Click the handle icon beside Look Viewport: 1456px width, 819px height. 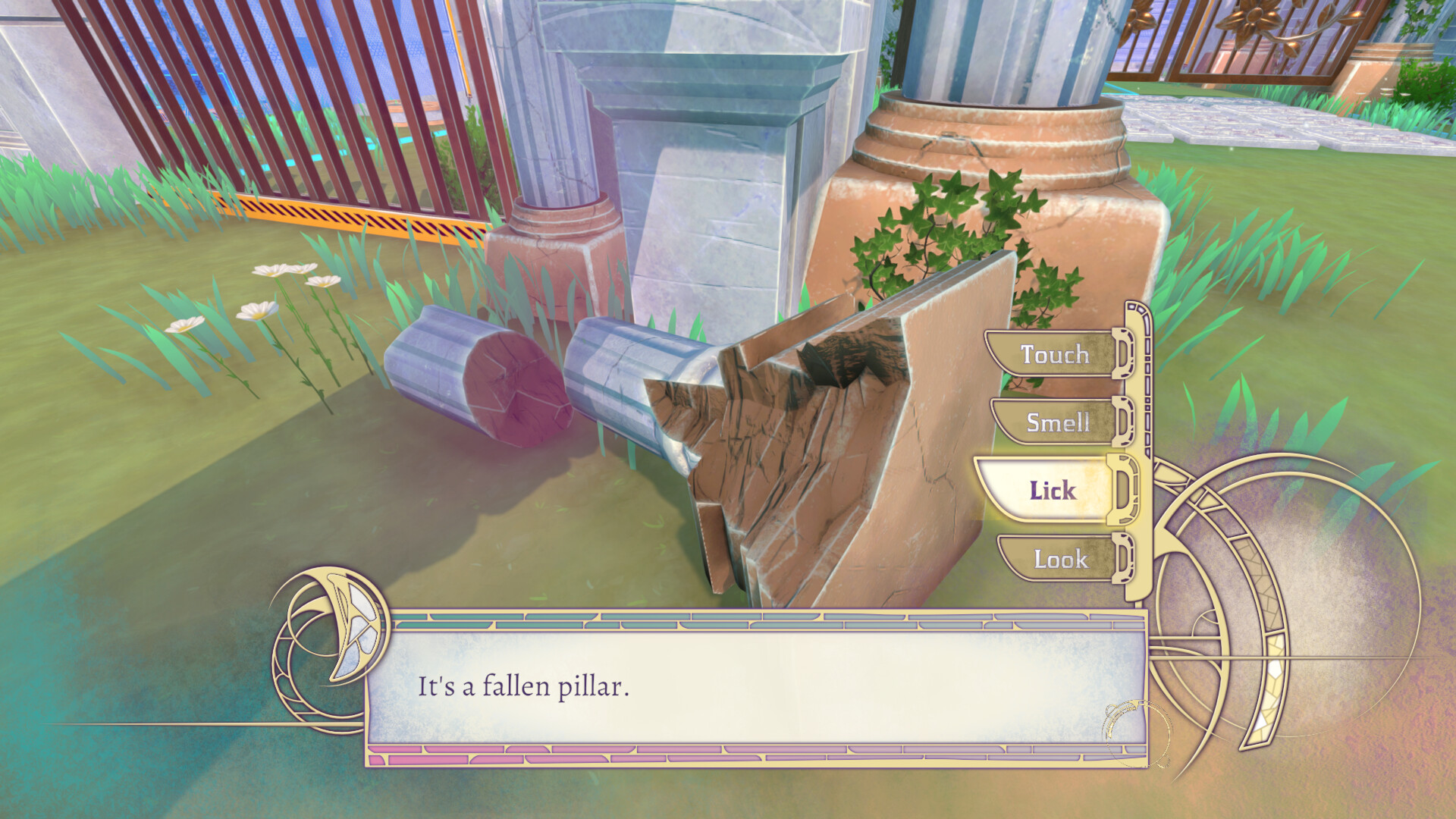1121,560
